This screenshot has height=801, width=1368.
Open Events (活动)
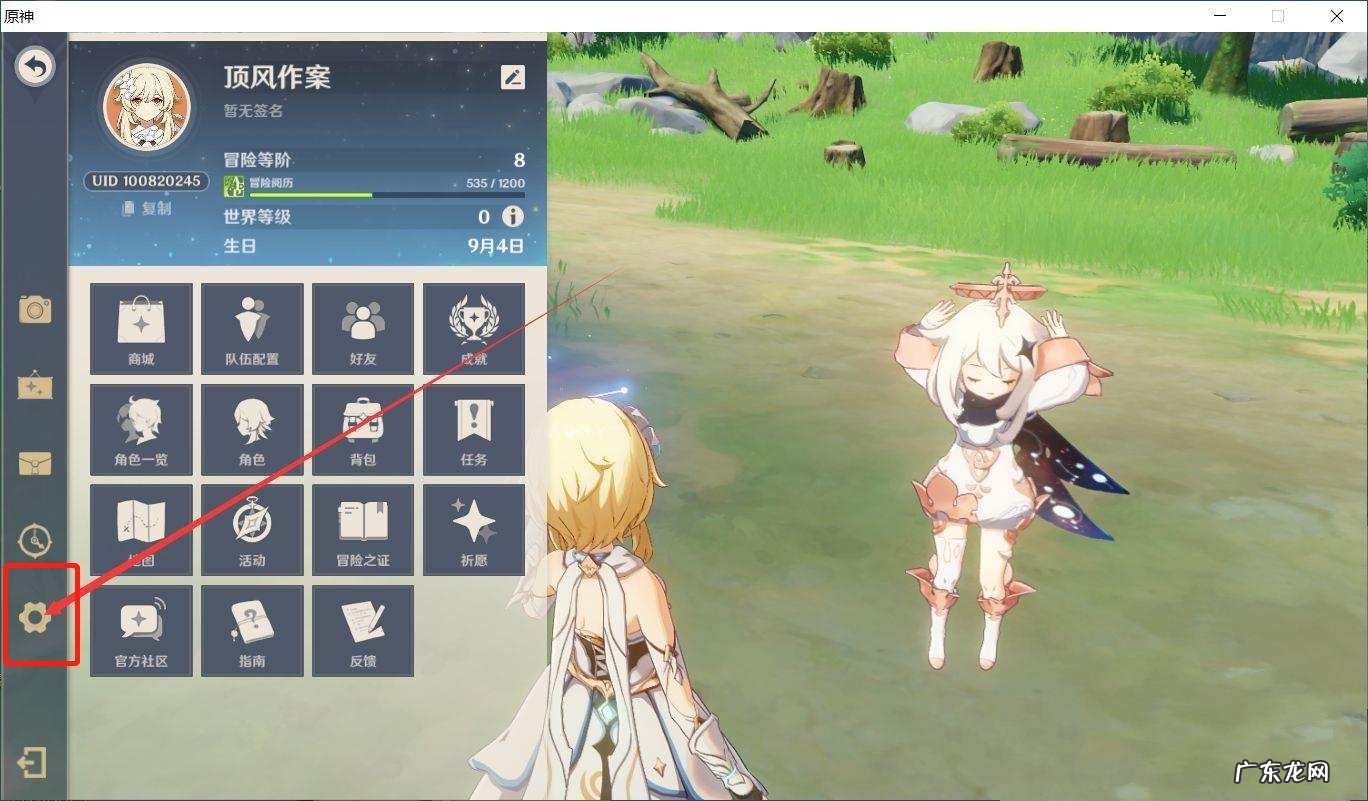point(252,529)
